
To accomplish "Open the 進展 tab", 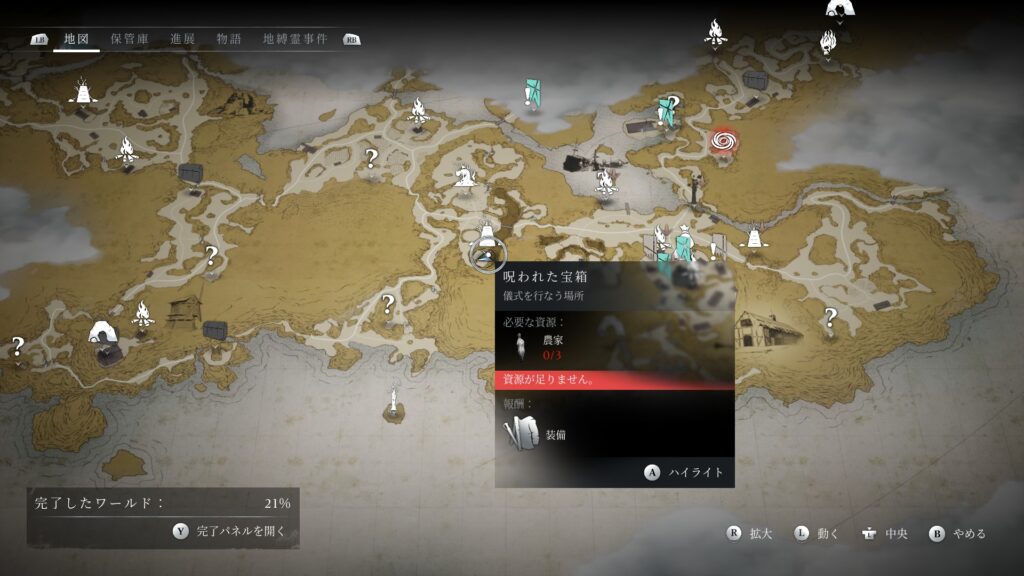I will click(x=182, y=39).
